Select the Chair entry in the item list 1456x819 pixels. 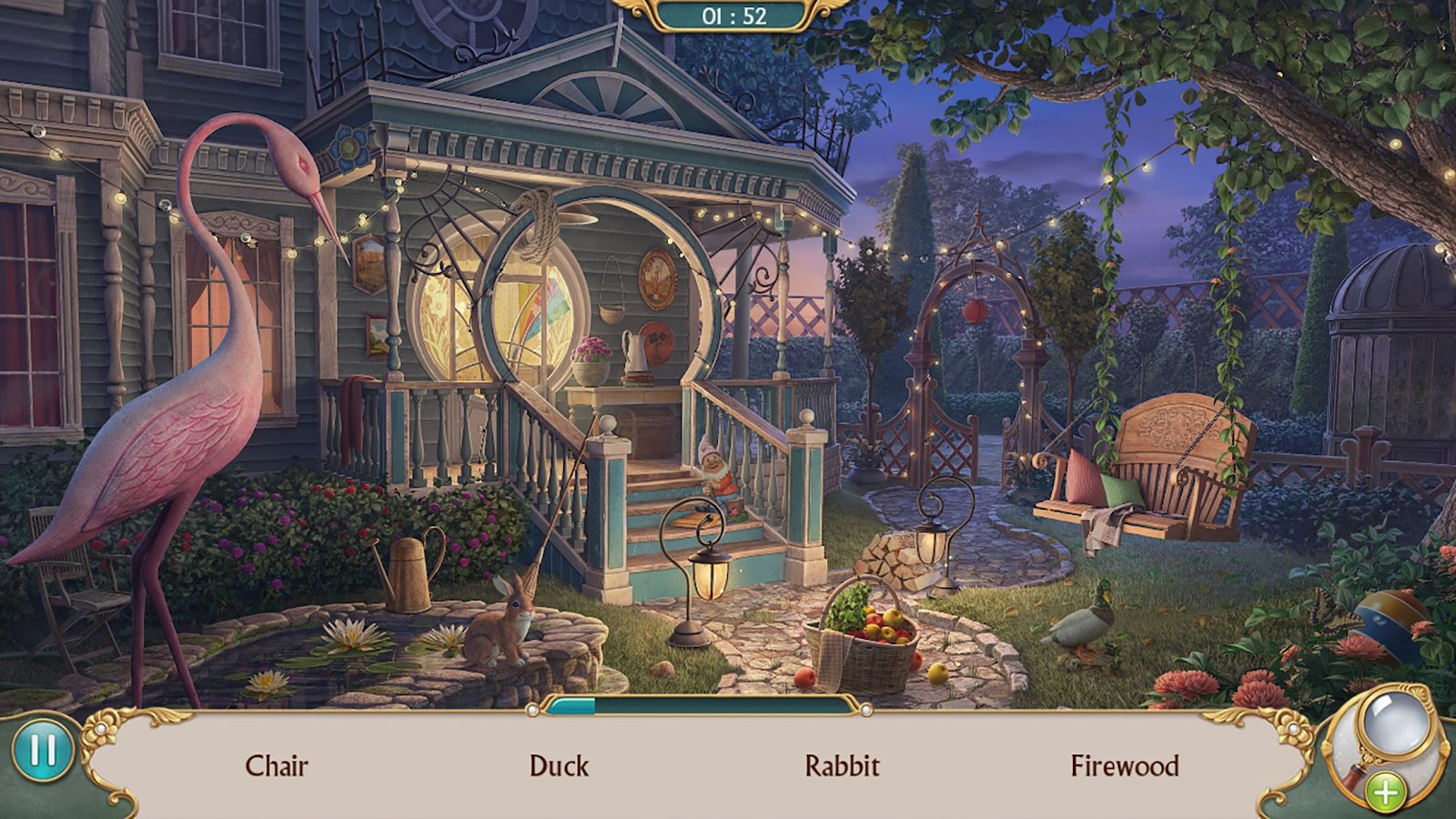coord(277,766)
